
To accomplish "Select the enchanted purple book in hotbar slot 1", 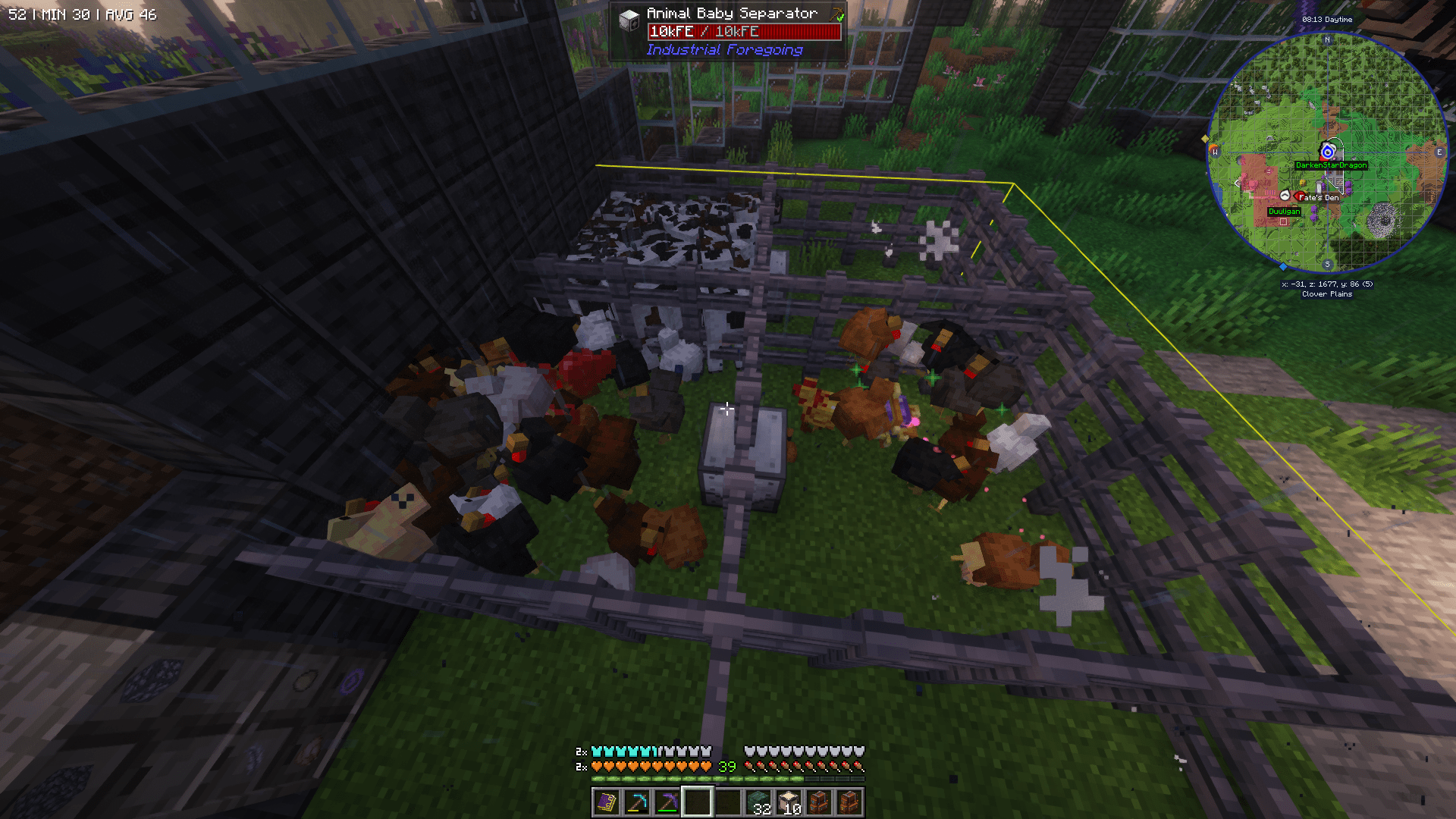I will (607, 802).
